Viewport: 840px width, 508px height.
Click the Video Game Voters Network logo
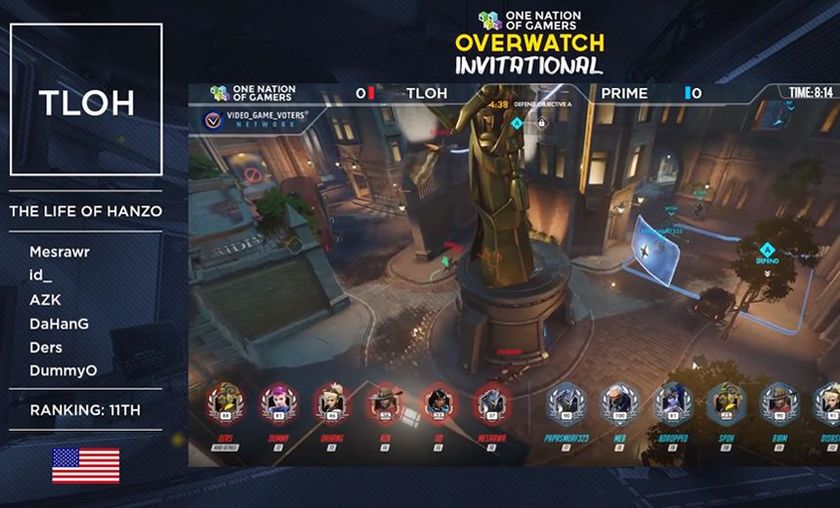pyautogui.click(x=212, y=121)
